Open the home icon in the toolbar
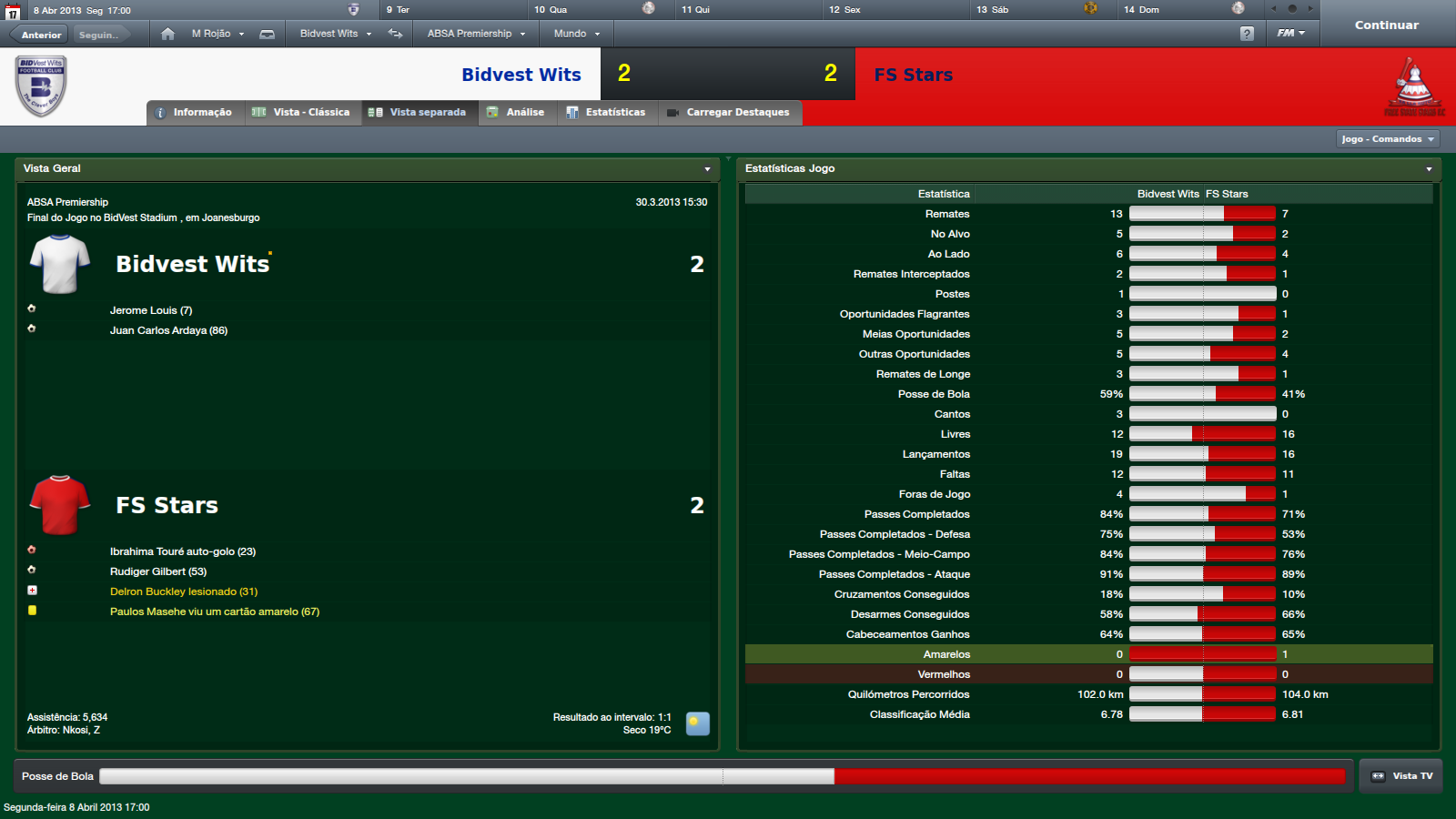This screenshot has height=819, width=1456. [x=167, y=34]
